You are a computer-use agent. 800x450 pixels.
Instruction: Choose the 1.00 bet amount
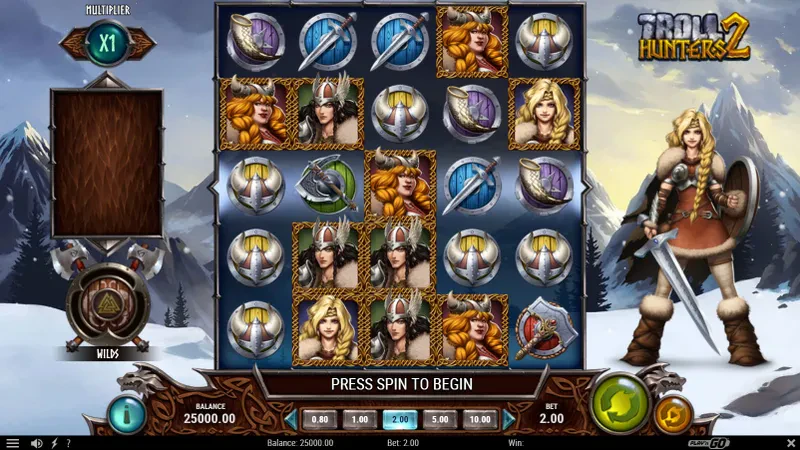359,419
